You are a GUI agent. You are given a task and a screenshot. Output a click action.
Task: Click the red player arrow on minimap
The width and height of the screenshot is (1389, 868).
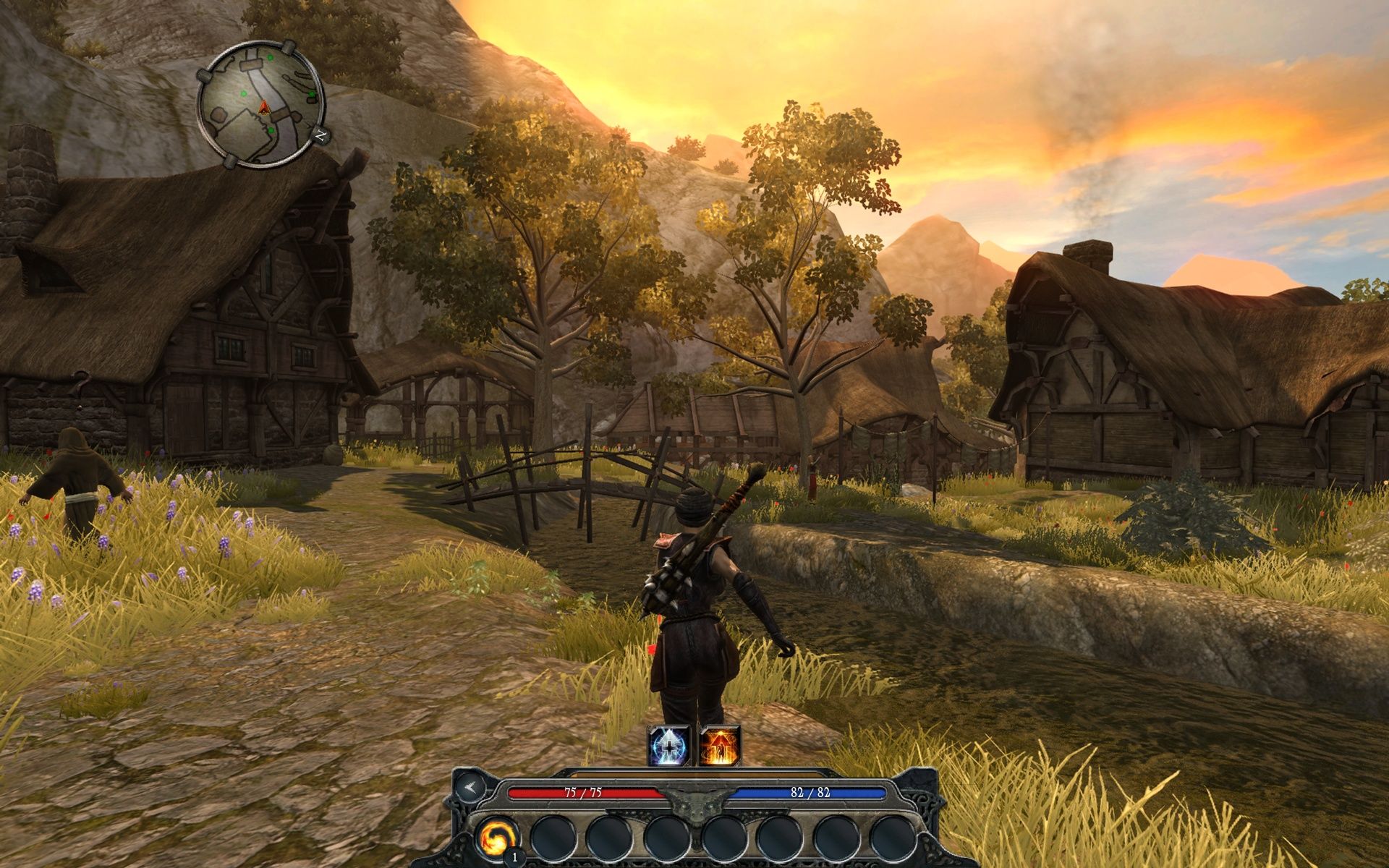coord(263,107)
